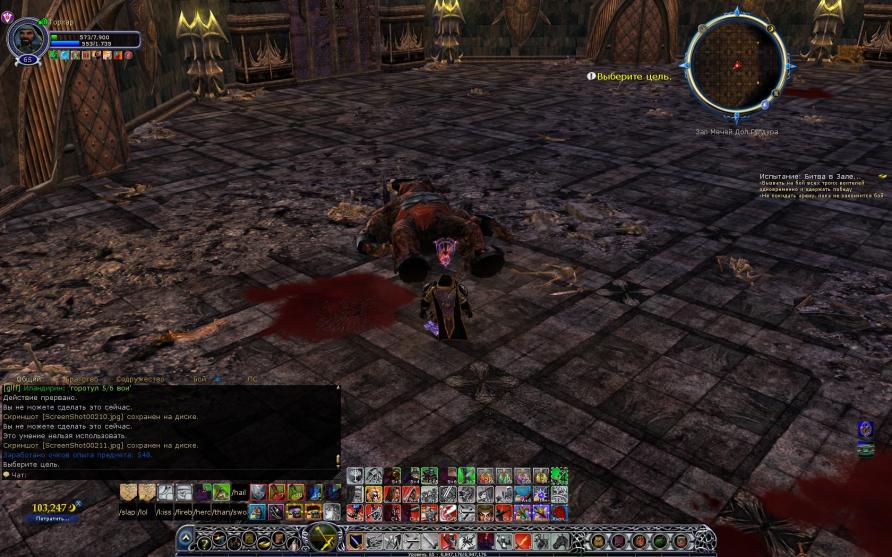The height and width of the screenshot is (557, 892).
Task: Click the "Потратить..." button under the points counter
Action: (x=50, y=518)
